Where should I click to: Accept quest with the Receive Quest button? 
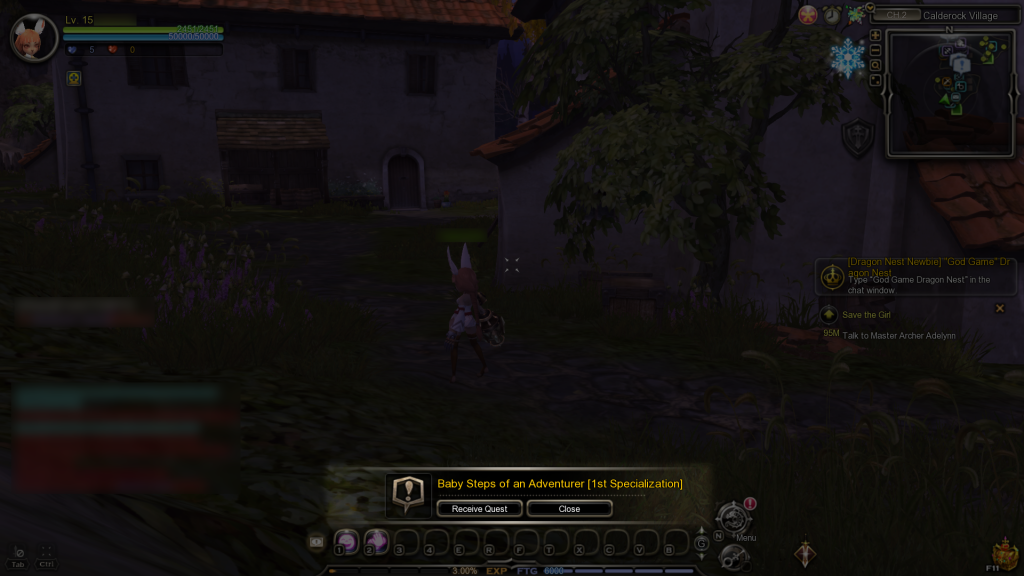(x=480, y=509)
